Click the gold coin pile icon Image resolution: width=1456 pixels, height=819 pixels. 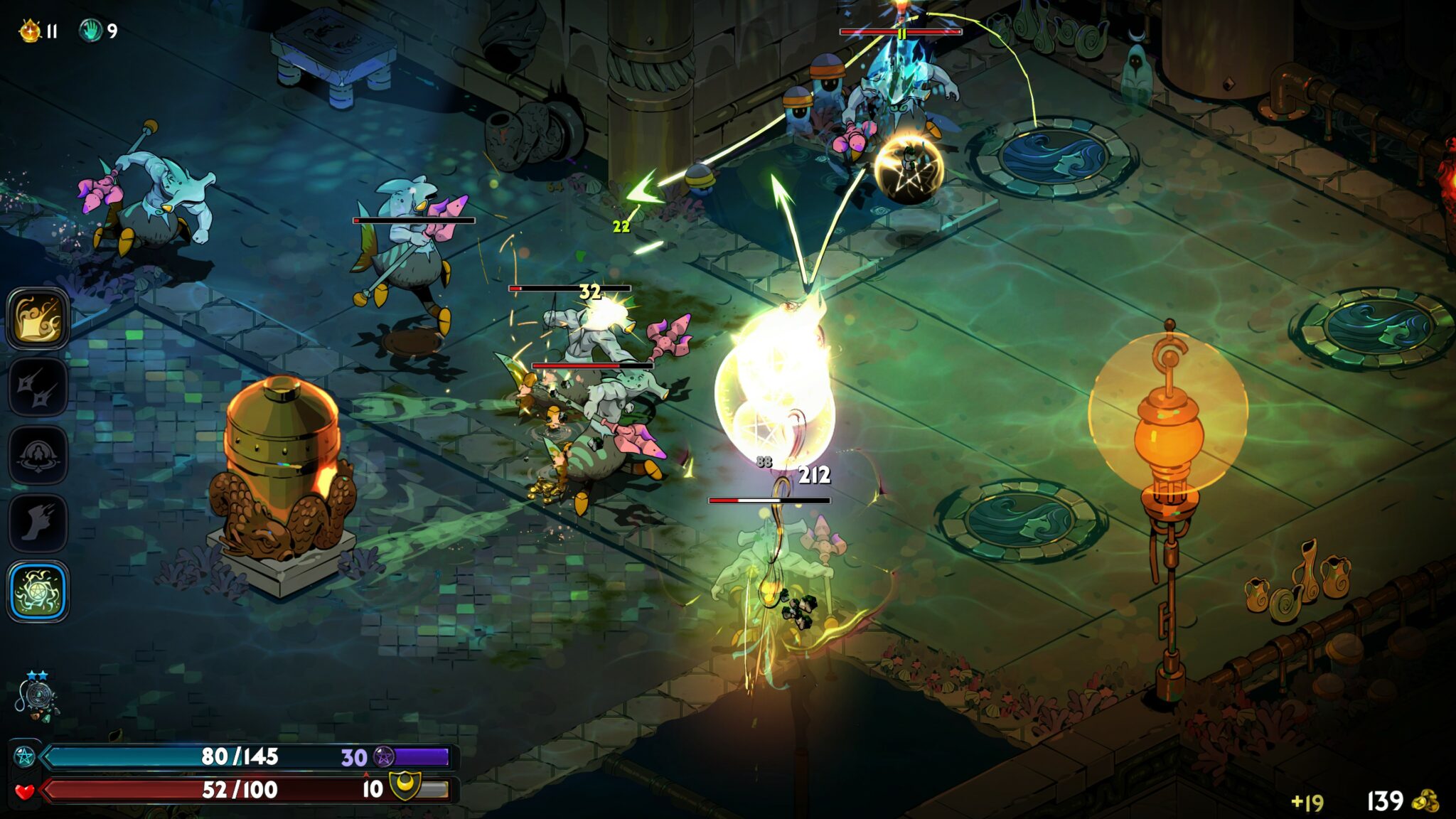(x=1425, y=801)
